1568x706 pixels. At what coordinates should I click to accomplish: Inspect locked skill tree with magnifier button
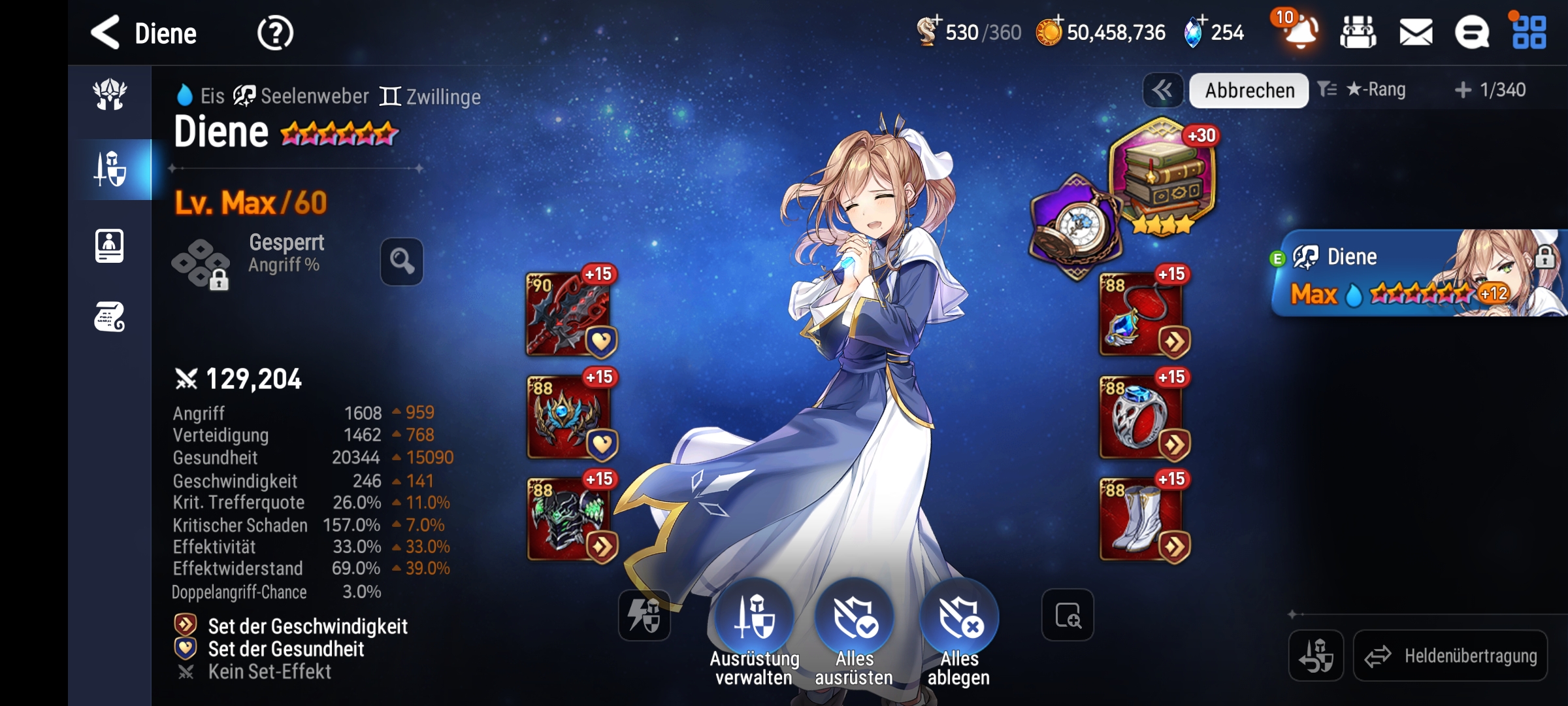pos(402,261)
